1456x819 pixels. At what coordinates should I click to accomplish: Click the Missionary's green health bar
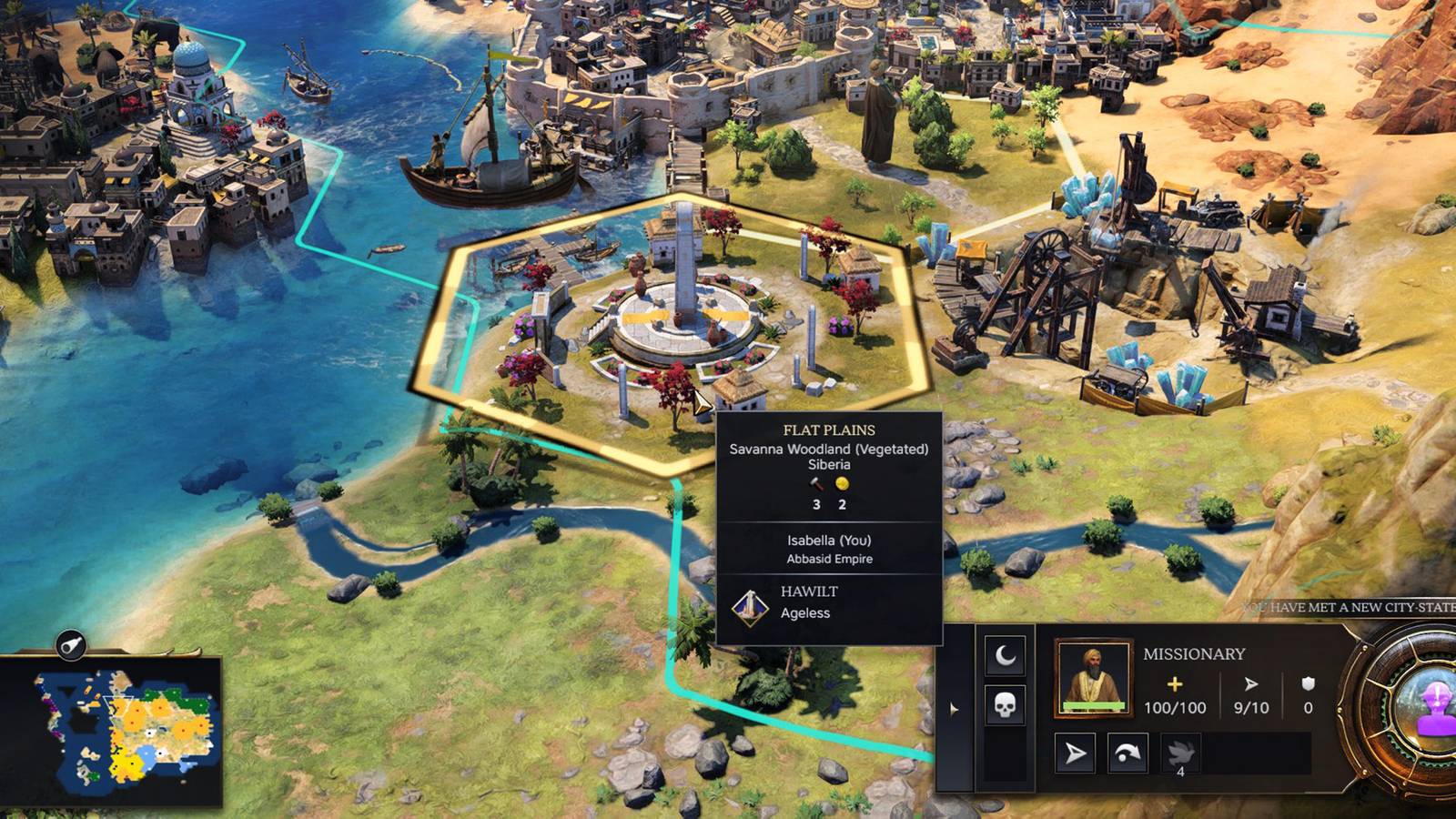[x=1092, y=704]
